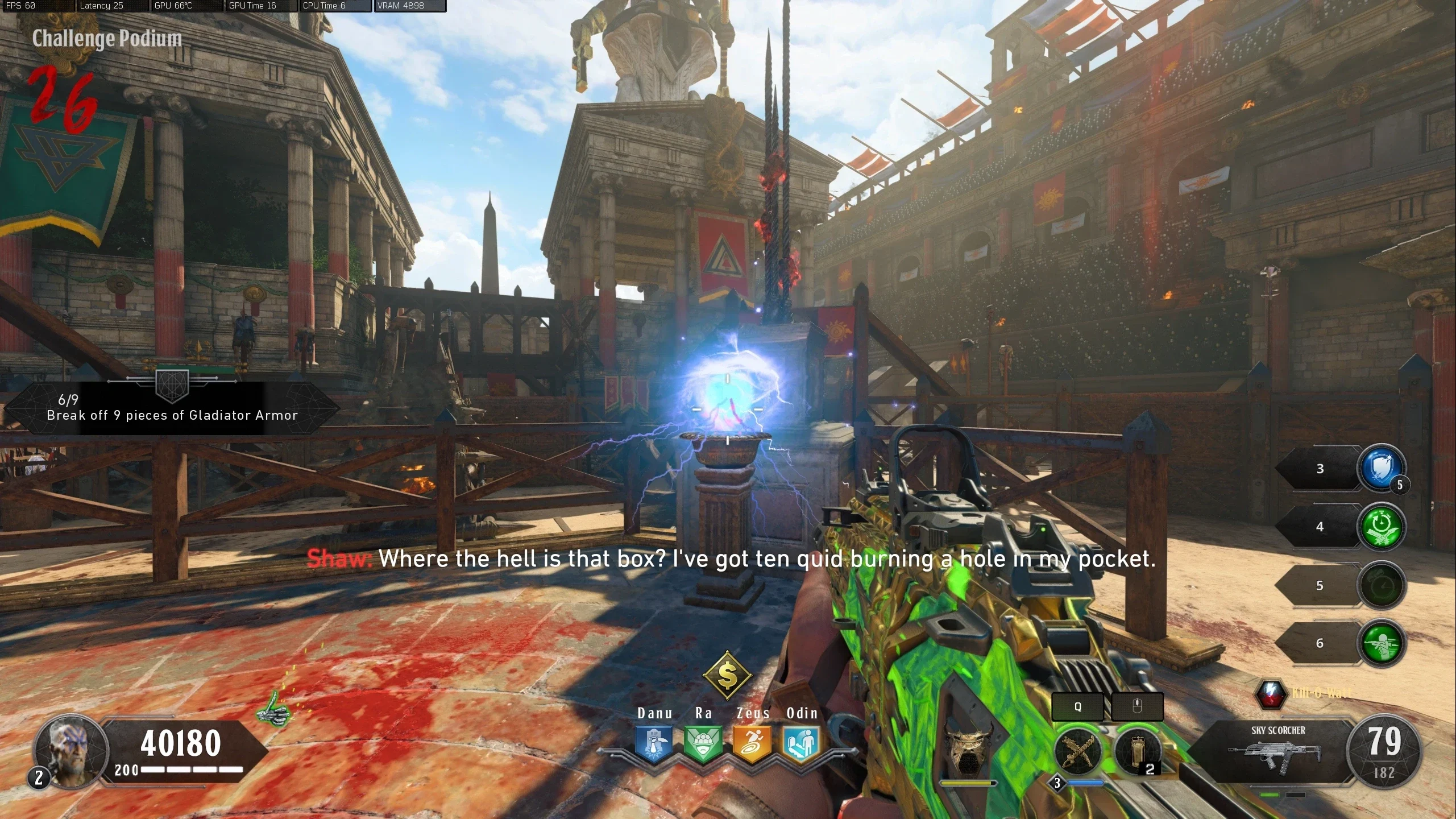Click the gold dollar sign icon
This screenshot has height=819, width=1456.
727,676
